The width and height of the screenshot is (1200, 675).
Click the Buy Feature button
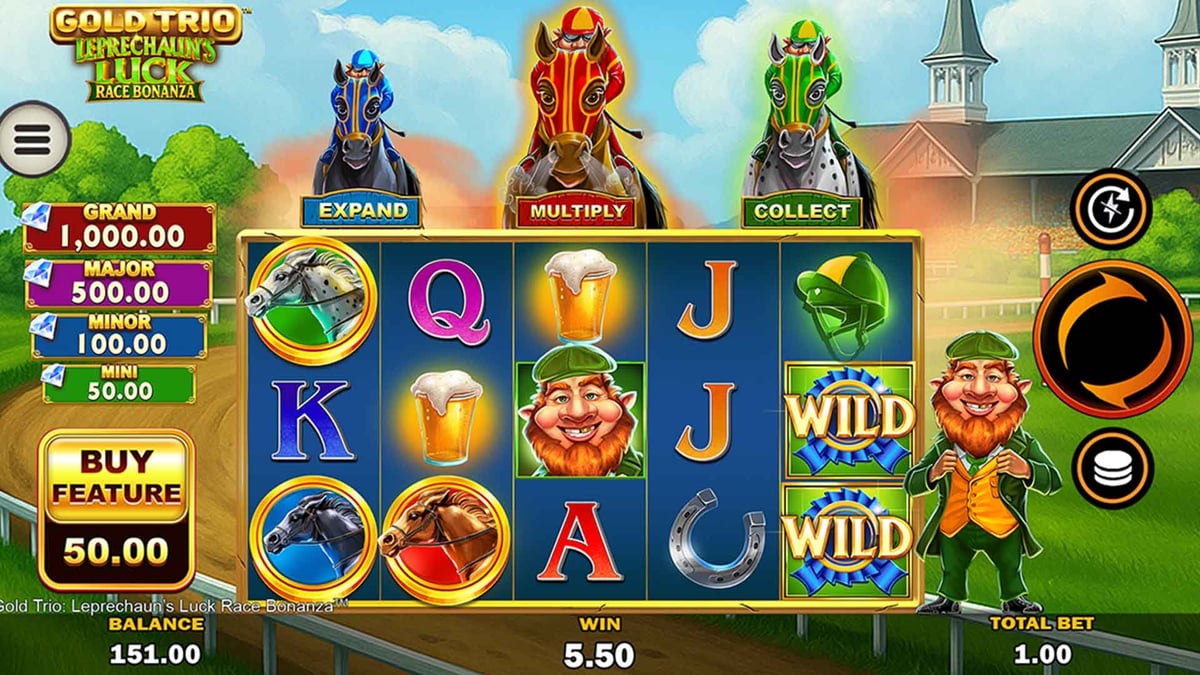[x=116, y=510]
